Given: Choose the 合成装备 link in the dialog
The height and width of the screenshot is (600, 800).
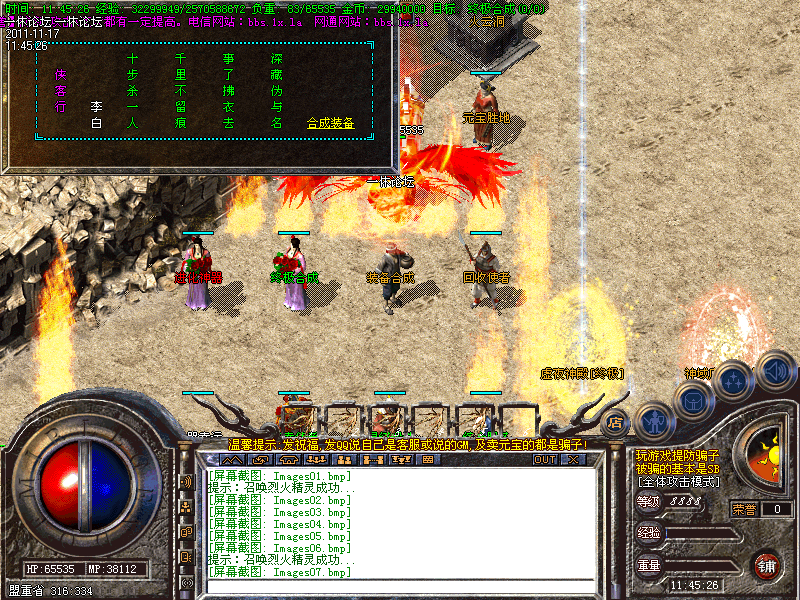Looking at the screenshot, I should click(x=330, y=123).
